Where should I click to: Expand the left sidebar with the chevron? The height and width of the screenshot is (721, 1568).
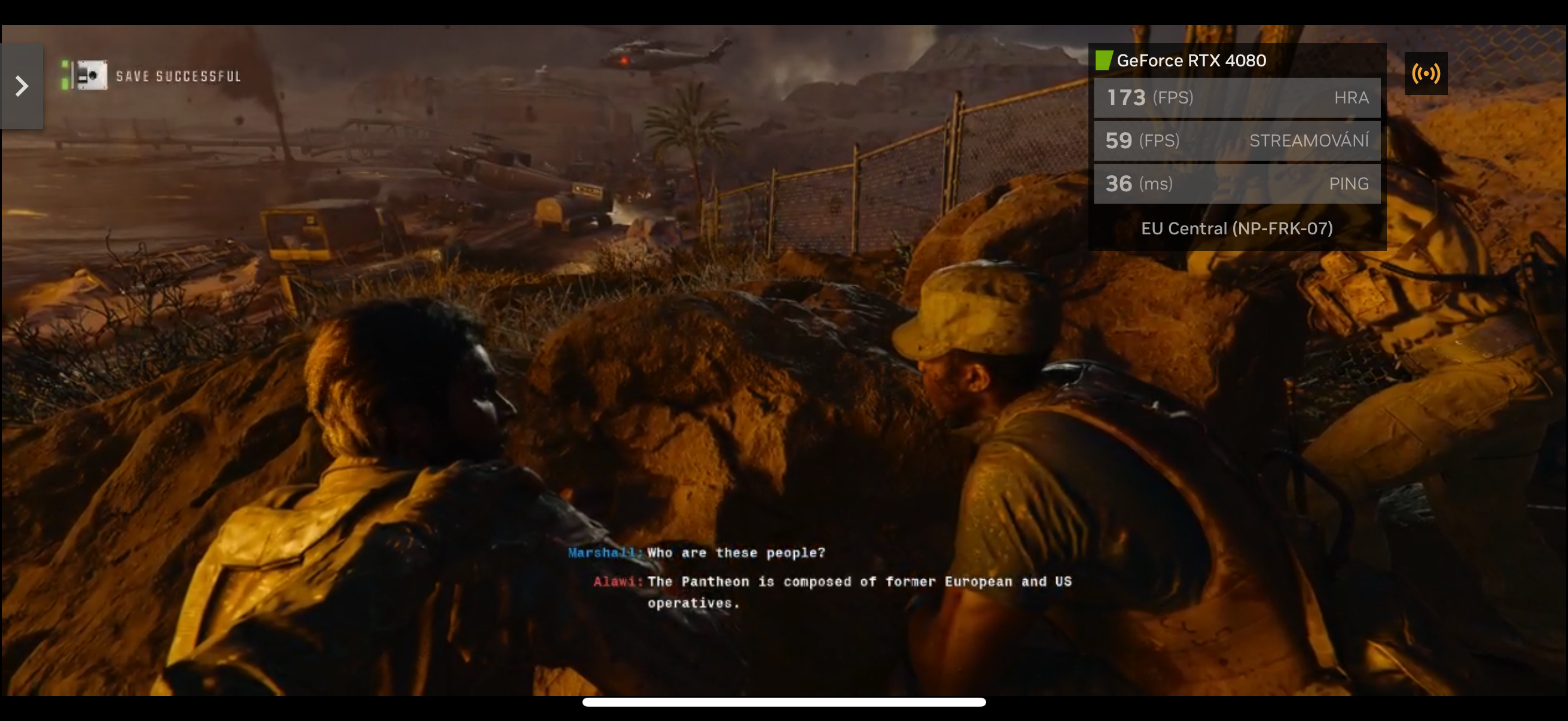click(22, 85)
